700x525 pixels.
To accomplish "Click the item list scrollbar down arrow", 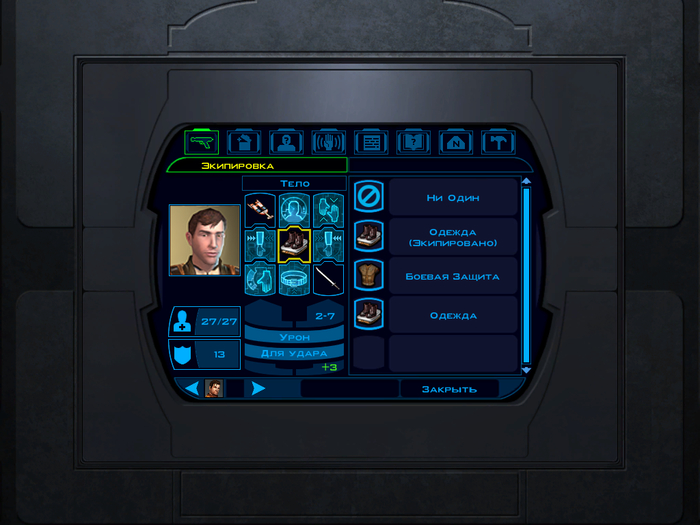I will click(x=526, y=369).
